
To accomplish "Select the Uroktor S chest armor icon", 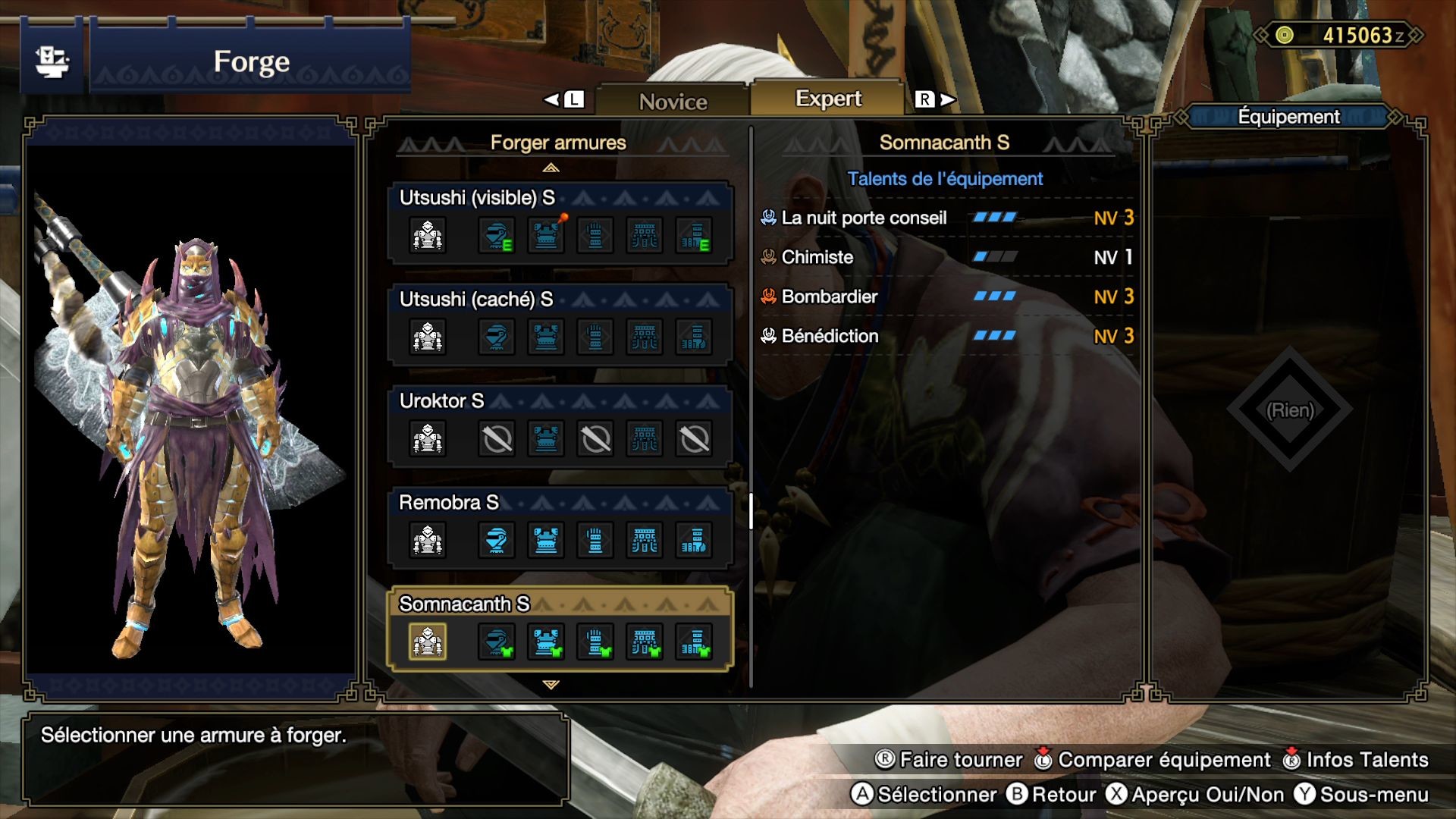I will [545, 438].
